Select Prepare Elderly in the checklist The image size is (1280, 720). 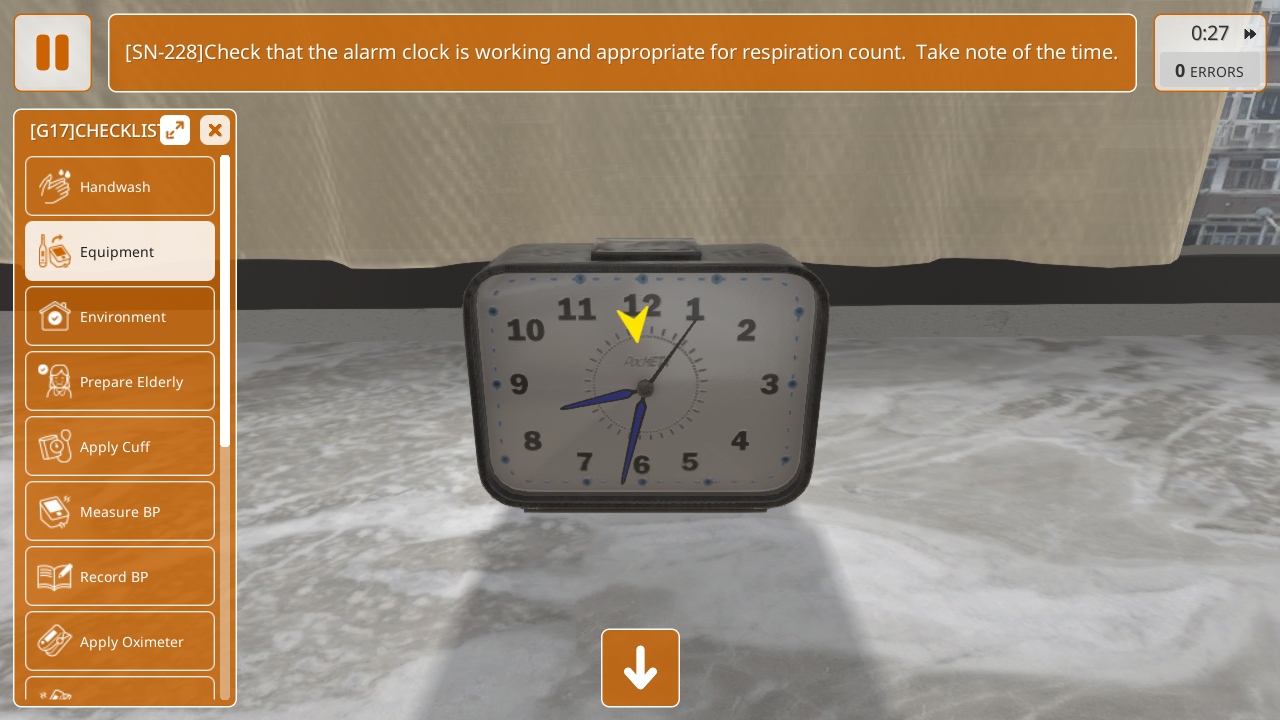[x=120, y=381]
